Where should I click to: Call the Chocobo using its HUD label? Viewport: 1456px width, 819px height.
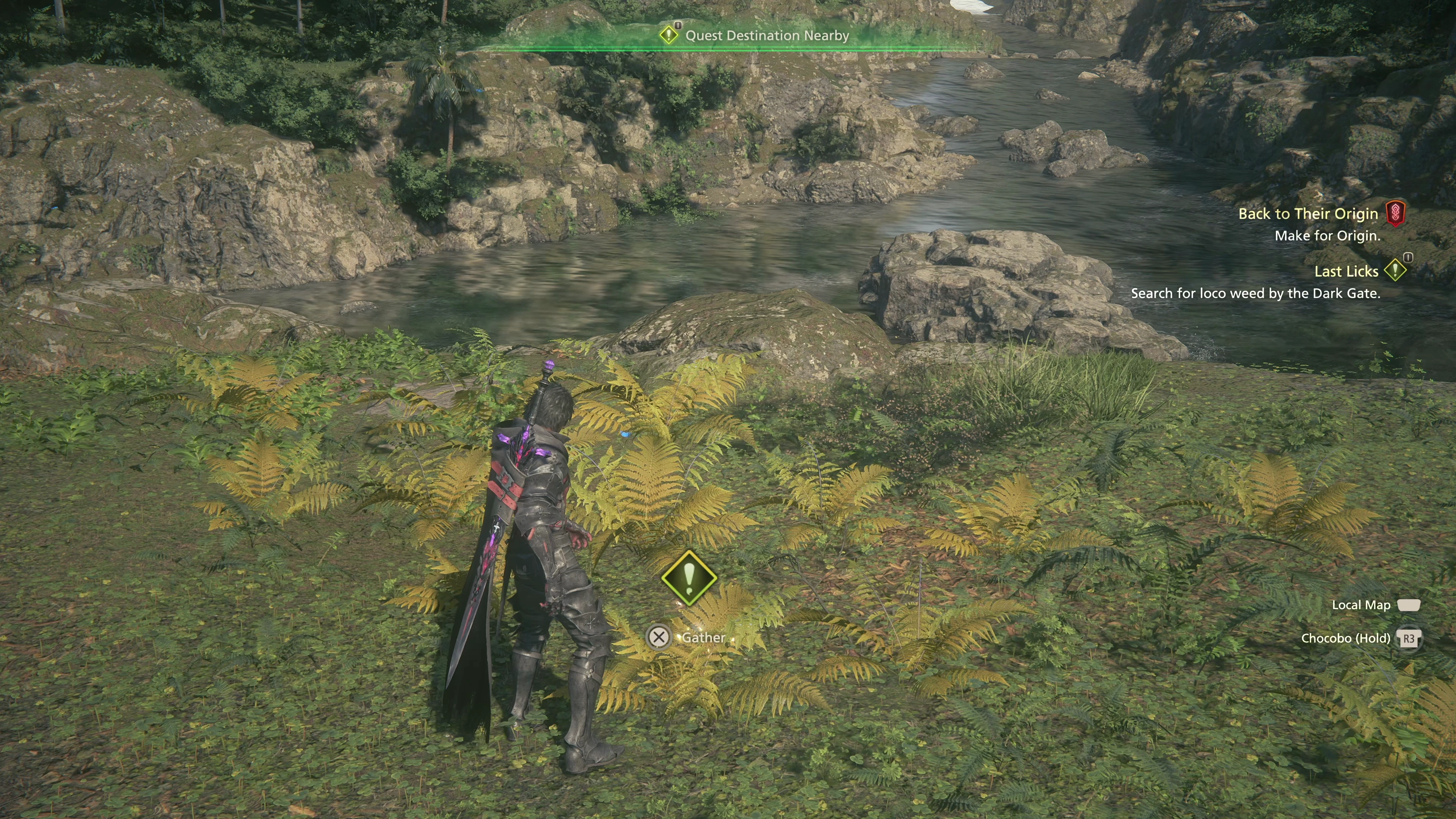click(x=1345, y=638)
